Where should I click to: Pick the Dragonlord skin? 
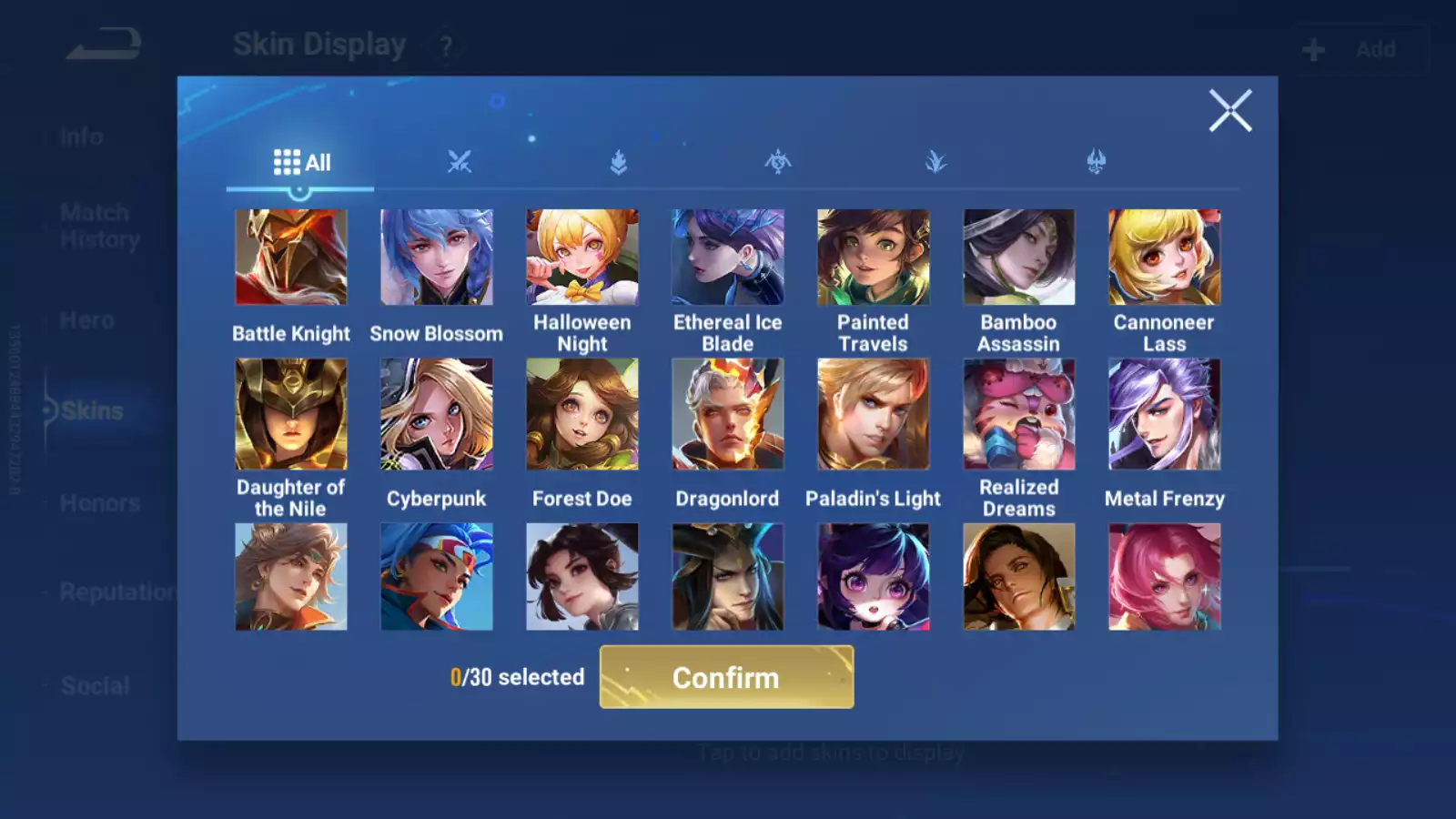(728, 414)
